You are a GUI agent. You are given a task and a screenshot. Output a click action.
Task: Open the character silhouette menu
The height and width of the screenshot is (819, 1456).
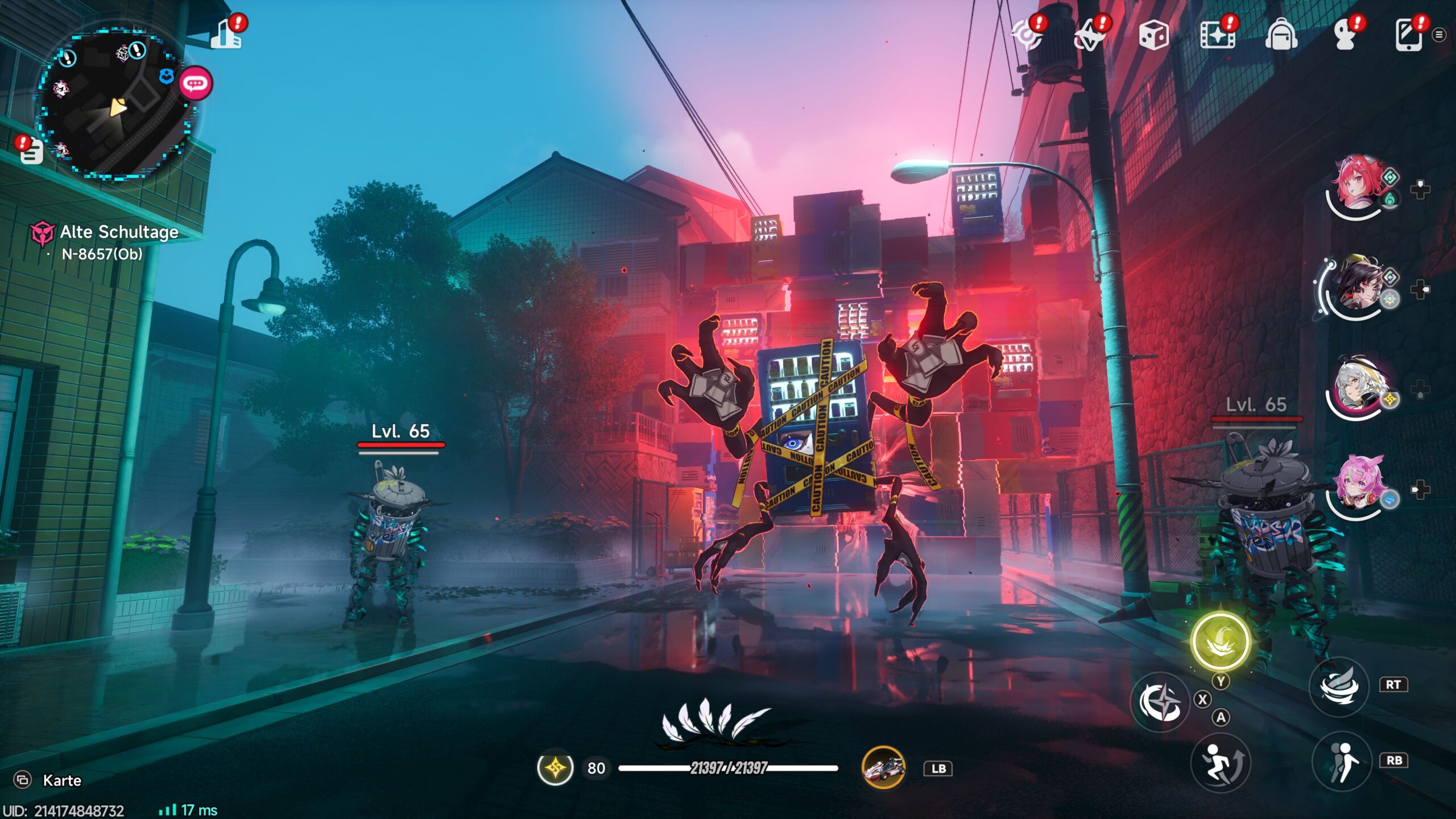pyautogui.click(x=1345, y=35)
